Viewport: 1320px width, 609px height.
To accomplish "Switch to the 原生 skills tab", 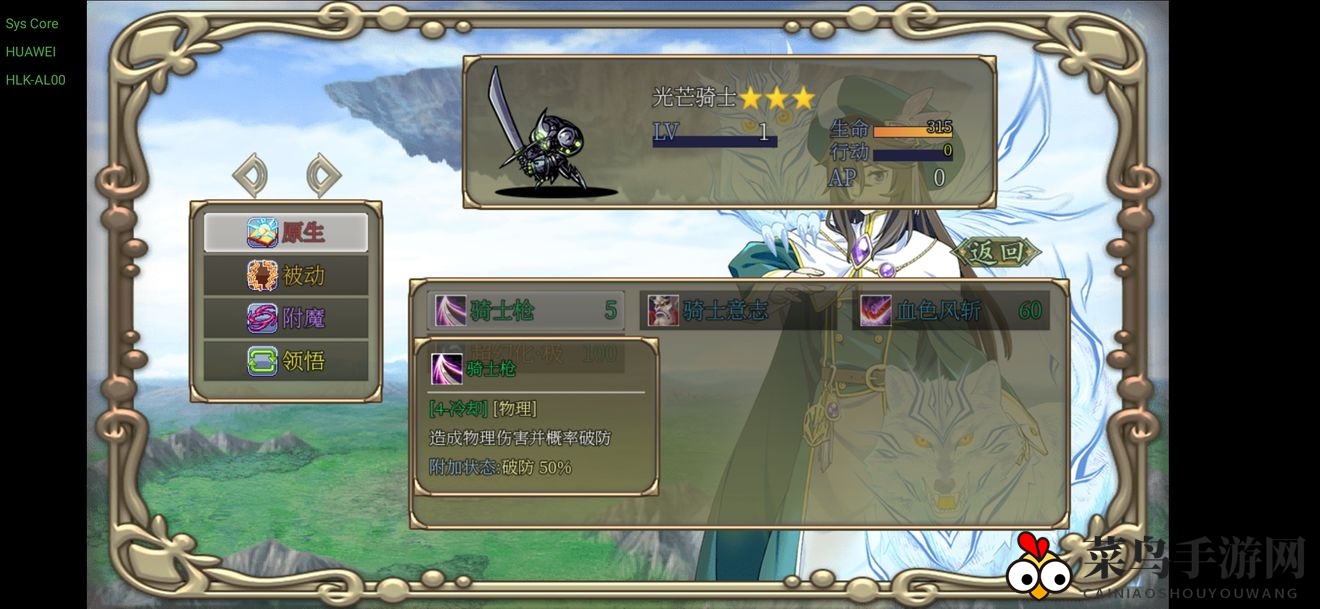I will click(286, 232).
